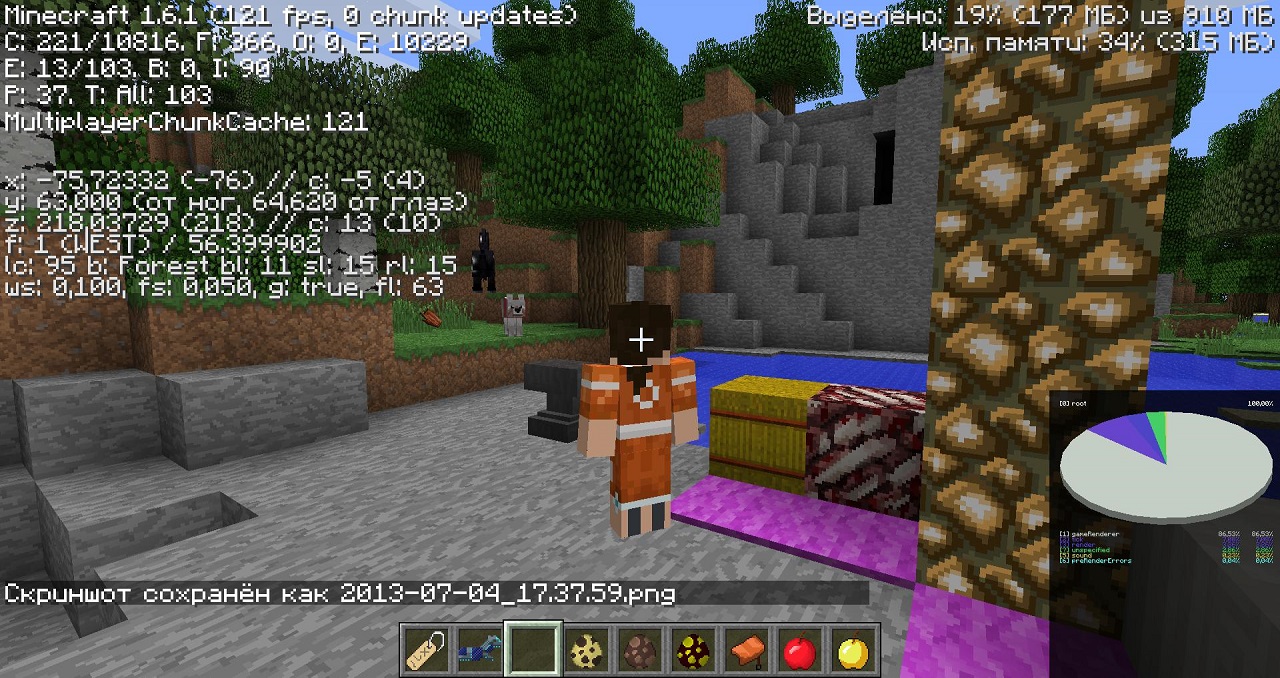Select the red apple slot

(800, 651)
